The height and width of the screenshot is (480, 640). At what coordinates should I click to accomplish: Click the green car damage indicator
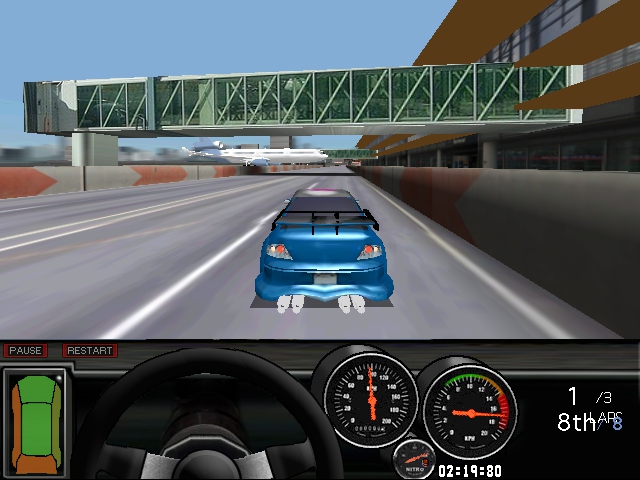pos(36,420)
